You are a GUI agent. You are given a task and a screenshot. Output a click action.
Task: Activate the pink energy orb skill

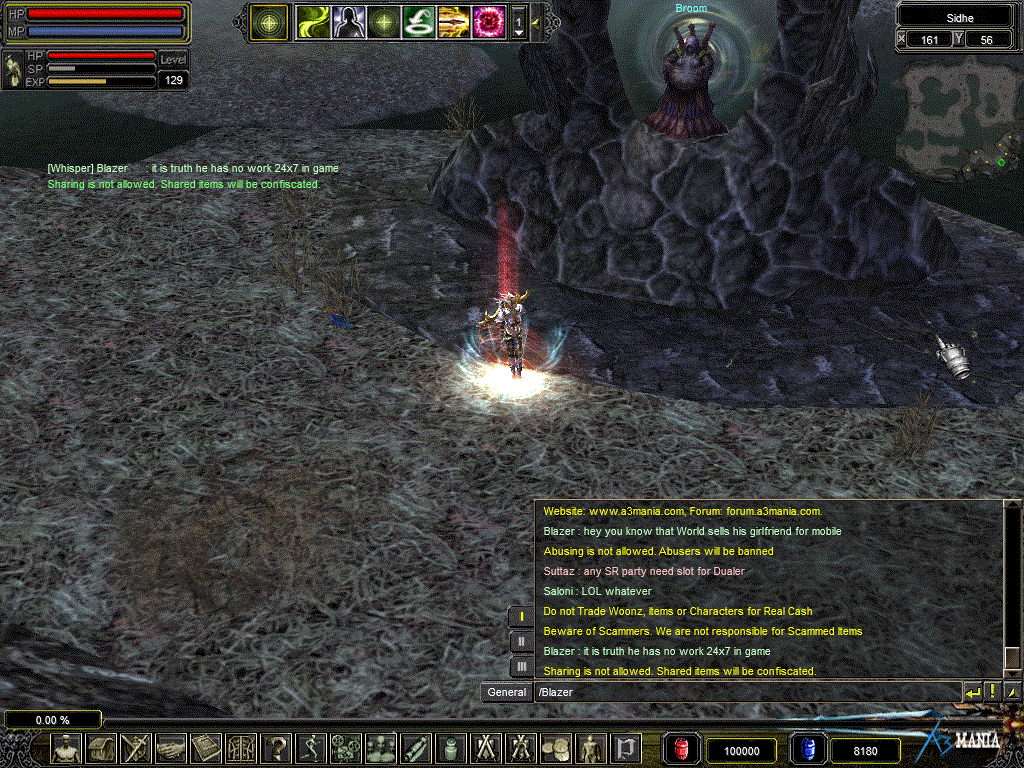click(488, 21)
